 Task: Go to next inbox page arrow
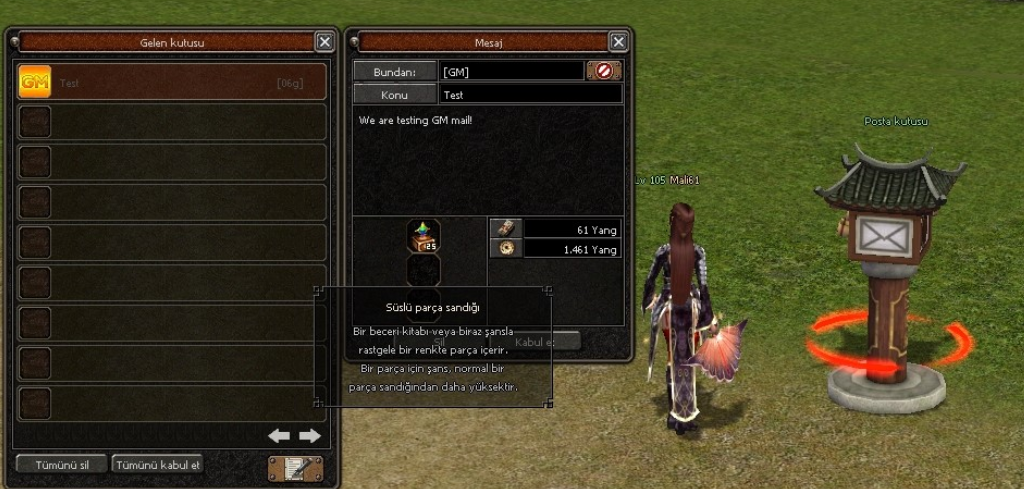310,436
